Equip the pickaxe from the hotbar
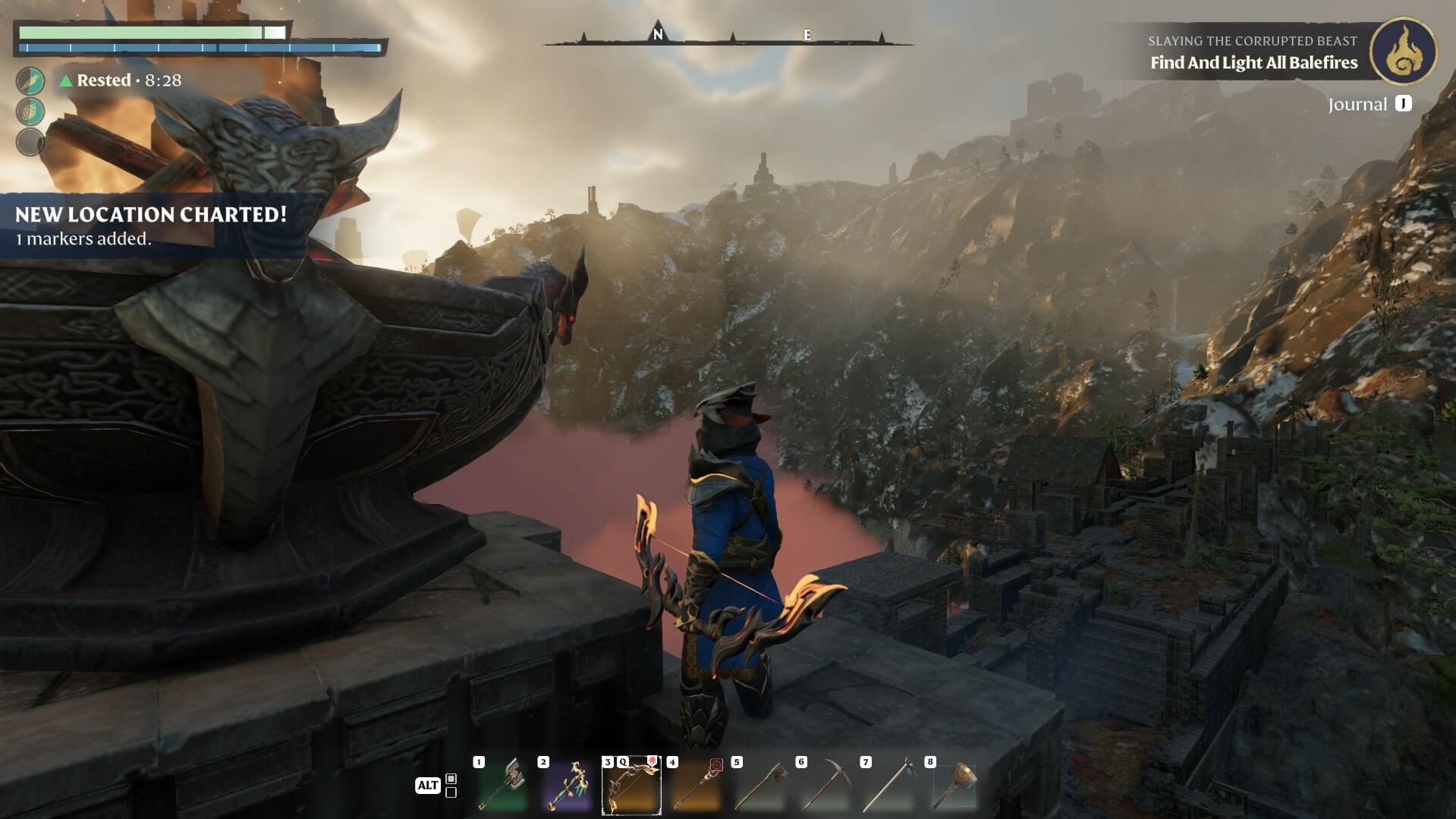Image resolution: width=1456 pixels, height=819 pixels. click(825, 785)
